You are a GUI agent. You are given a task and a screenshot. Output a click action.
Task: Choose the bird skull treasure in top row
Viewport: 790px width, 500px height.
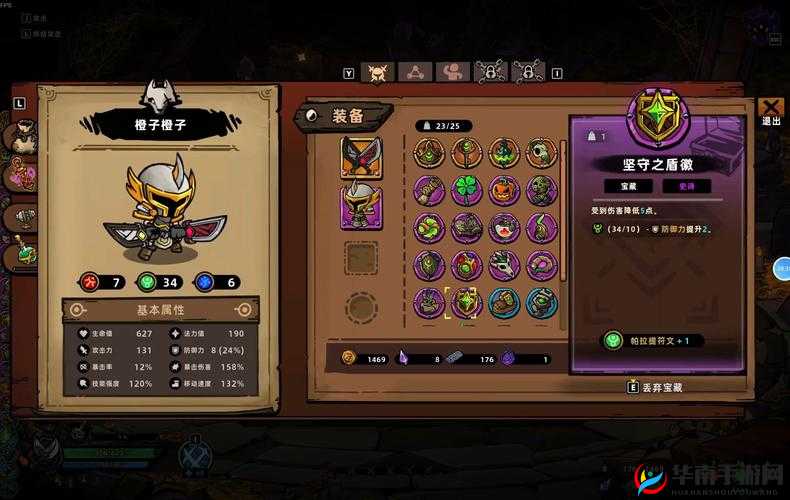[x=541, y=153]
